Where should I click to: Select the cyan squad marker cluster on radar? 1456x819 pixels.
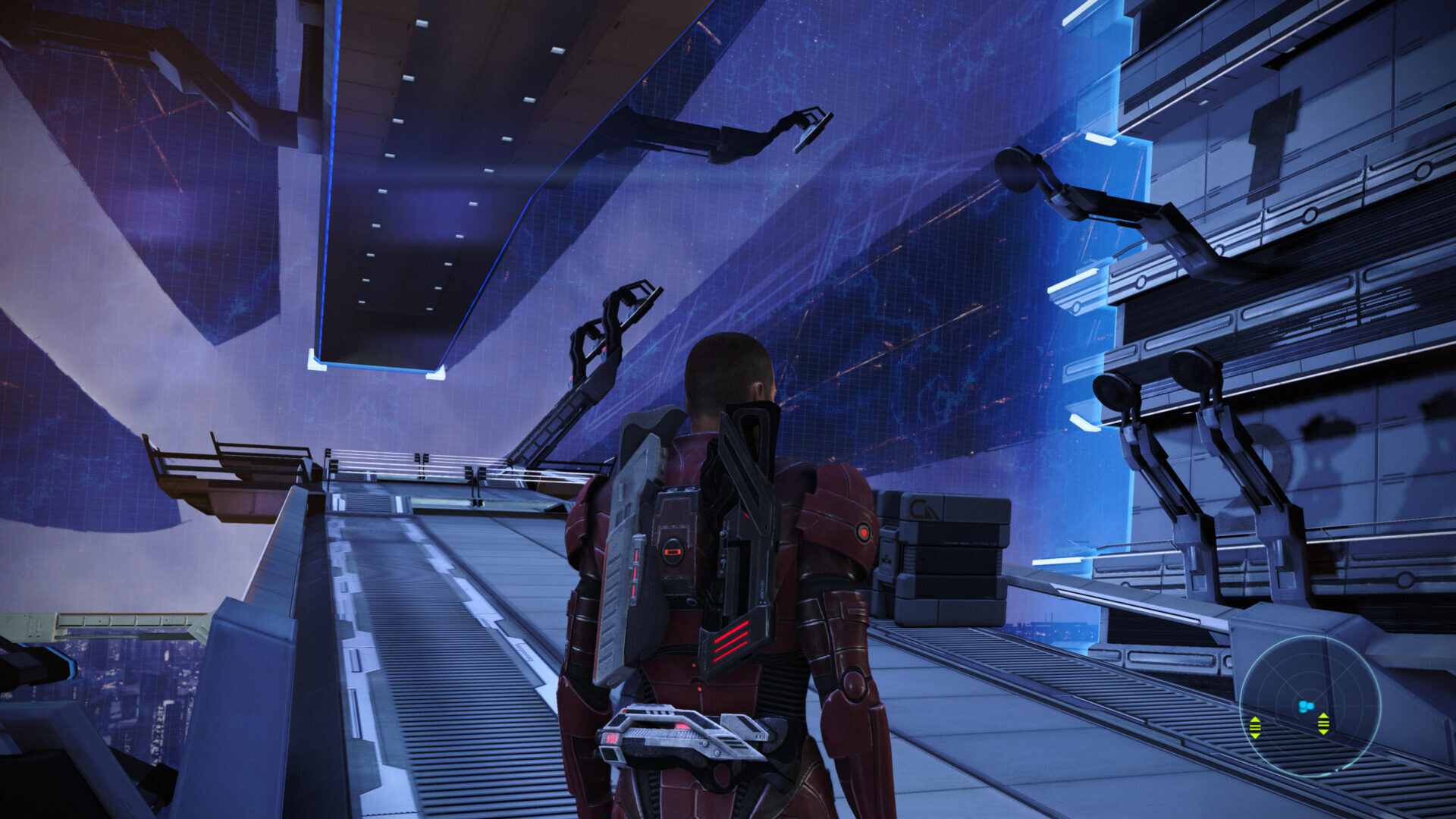(1305, 707)
